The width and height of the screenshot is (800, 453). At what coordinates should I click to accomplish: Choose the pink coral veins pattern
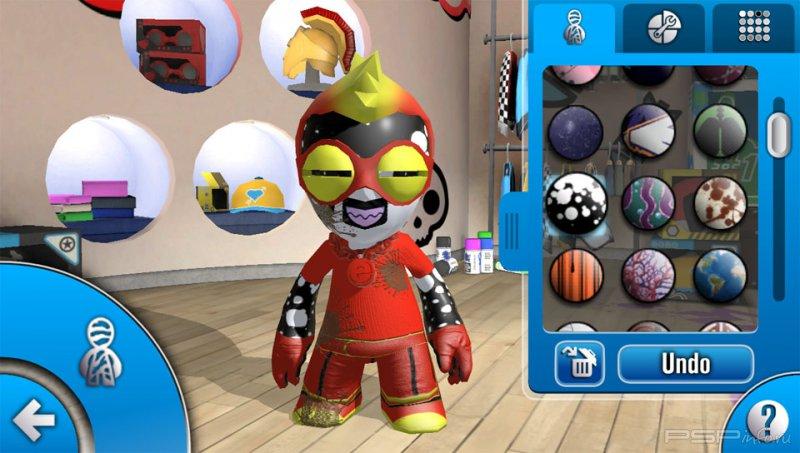click(x=648, y=275)
